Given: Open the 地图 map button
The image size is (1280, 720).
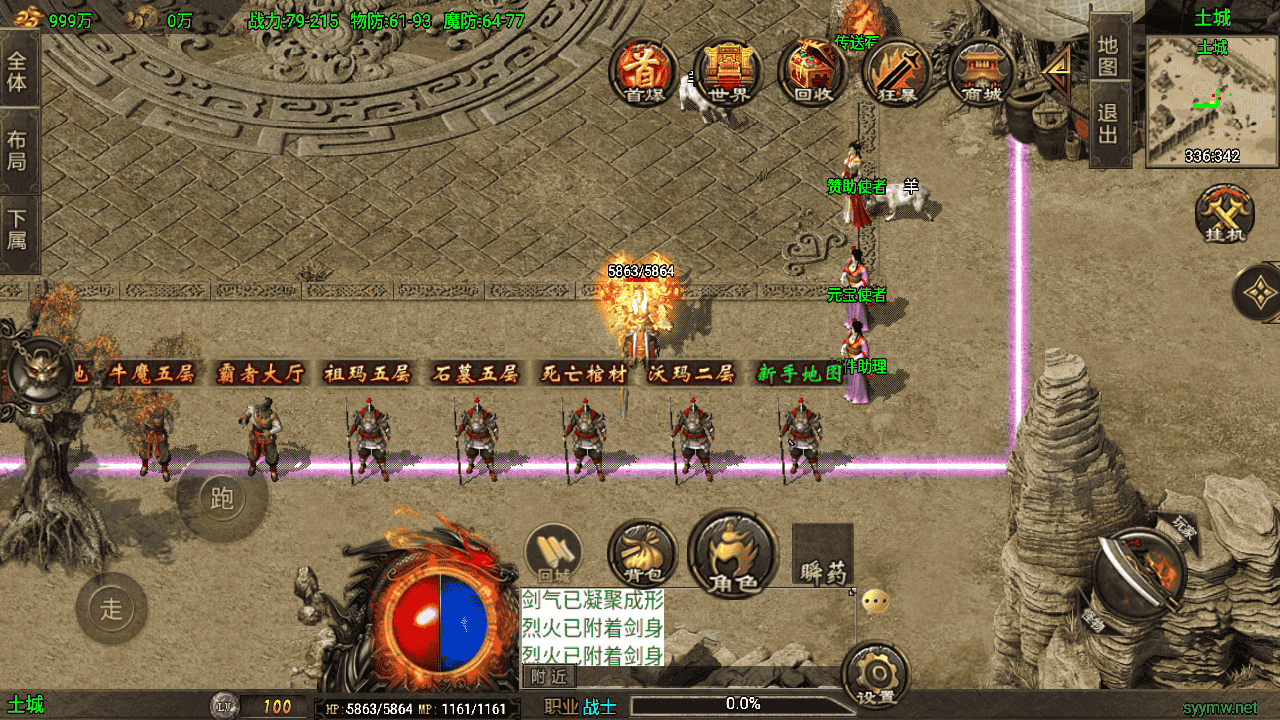Looking at the screenshot, I should click(x=1107, y=55).
